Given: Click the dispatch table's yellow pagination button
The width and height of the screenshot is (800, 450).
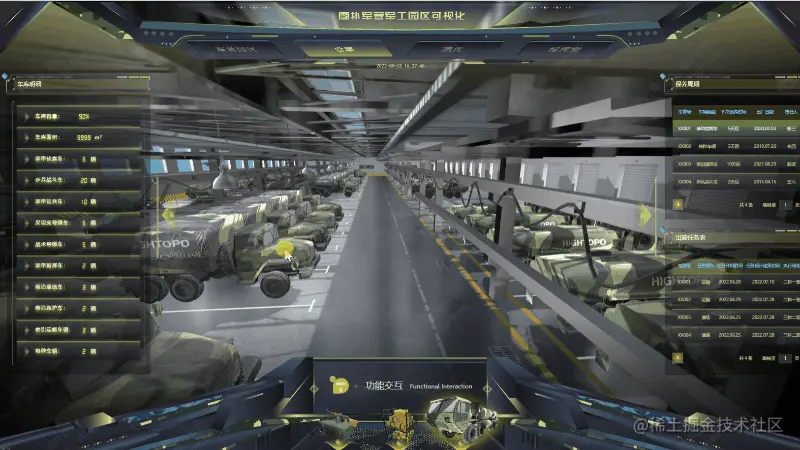Looking at the screenshot, I should [x=679, y=356].
